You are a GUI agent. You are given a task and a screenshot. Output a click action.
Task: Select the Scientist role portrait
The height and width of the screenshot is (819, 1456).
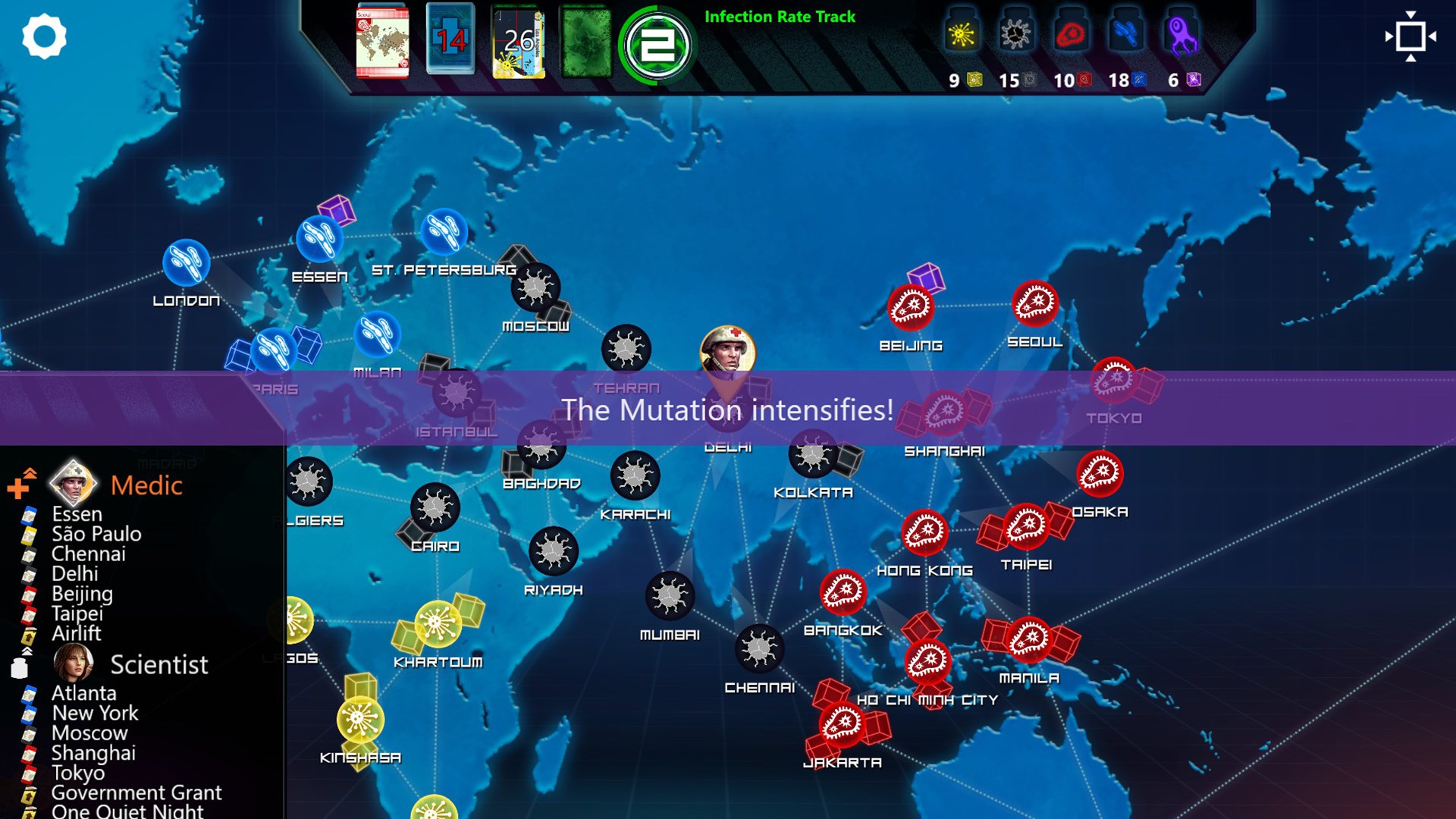pos(75,661)
